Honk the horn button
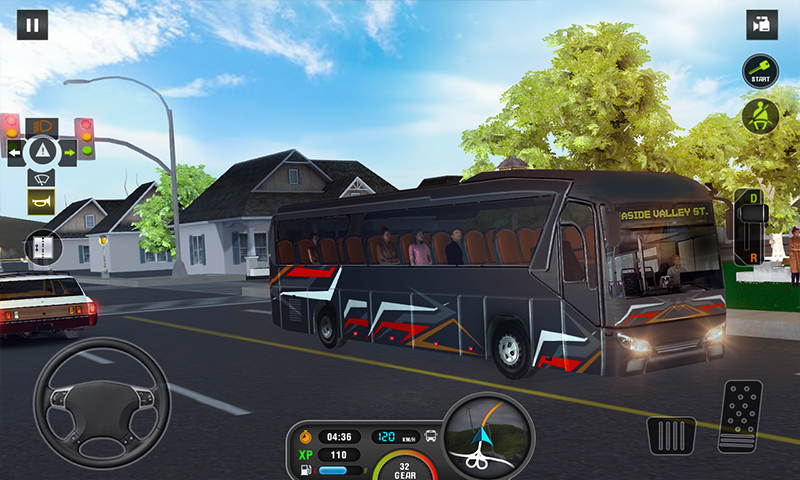 click(x=41, y=202)
